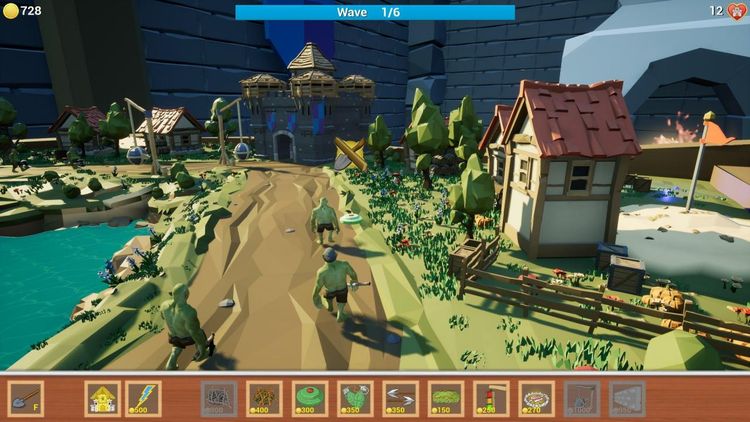Select the grayed-out spike cone slot
Viewport: 750px width, 422px height.
tap(627, 398)
